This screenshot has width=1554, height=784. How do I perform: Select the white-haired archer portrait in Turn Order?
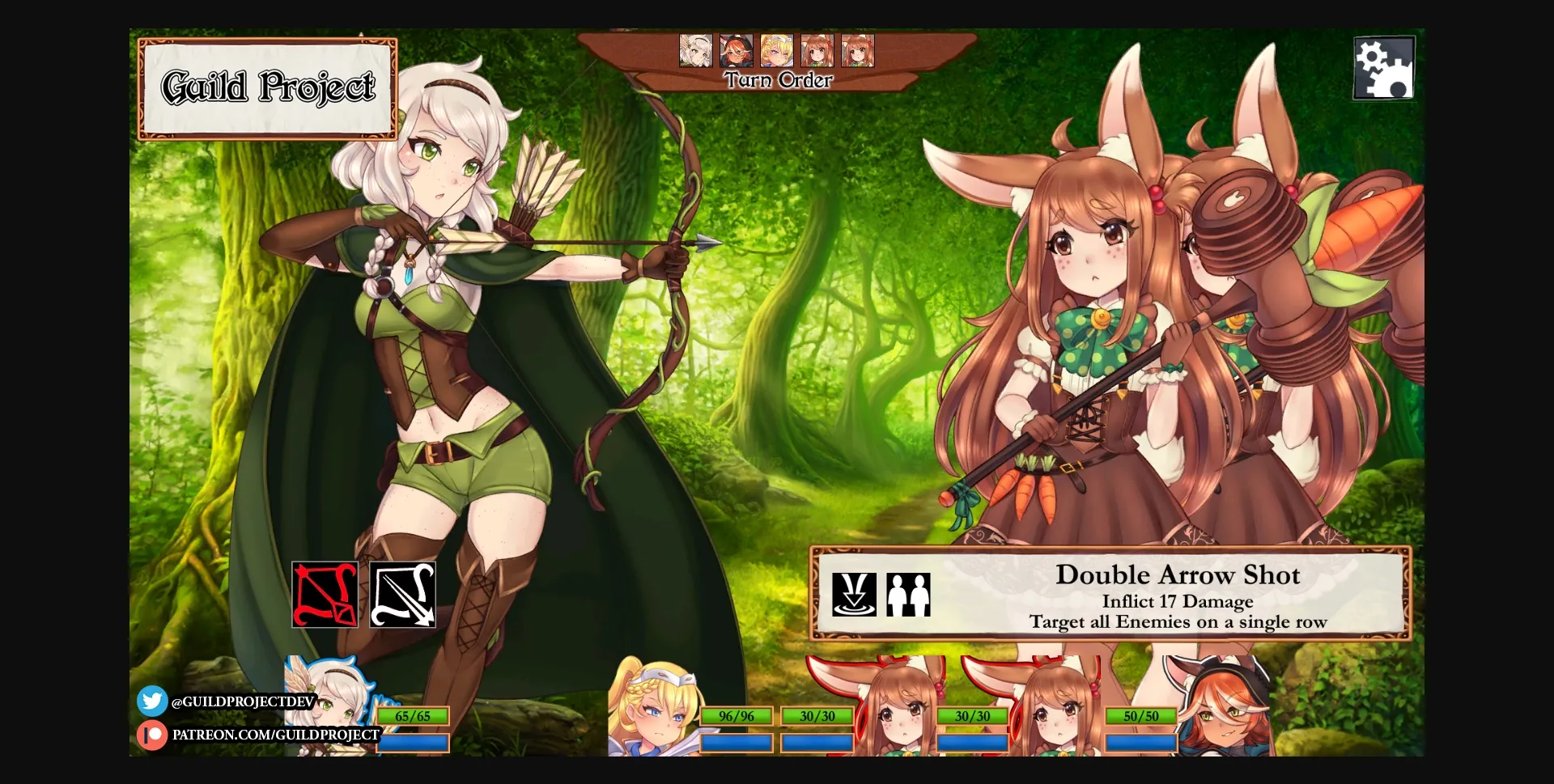(694, 51)
